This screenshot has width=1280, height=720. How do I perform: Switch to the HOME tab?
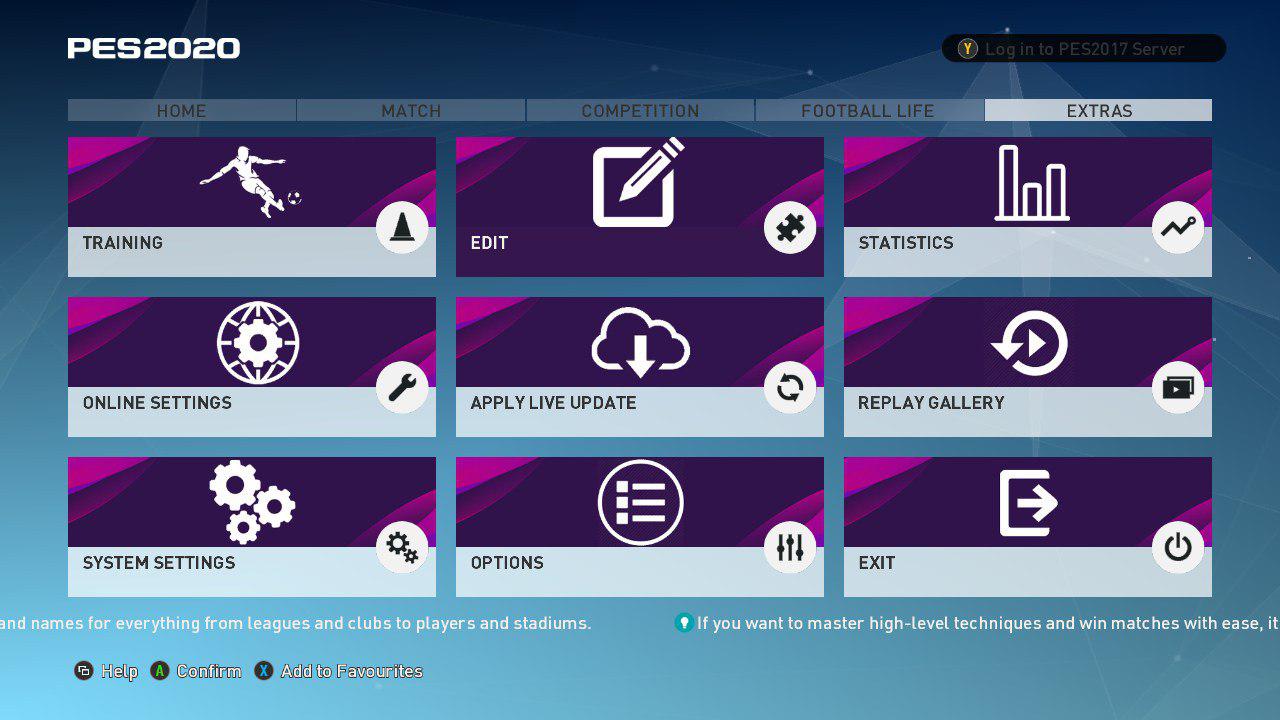point(181,110)
